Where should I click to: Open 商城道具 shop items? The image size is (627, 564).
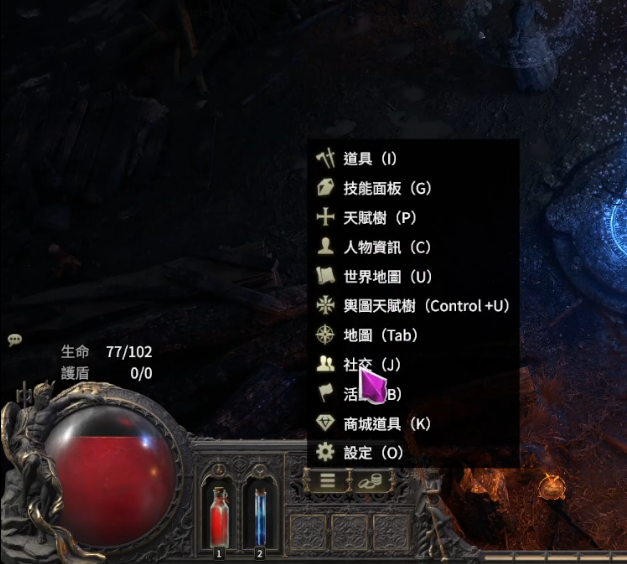(386, 424)
